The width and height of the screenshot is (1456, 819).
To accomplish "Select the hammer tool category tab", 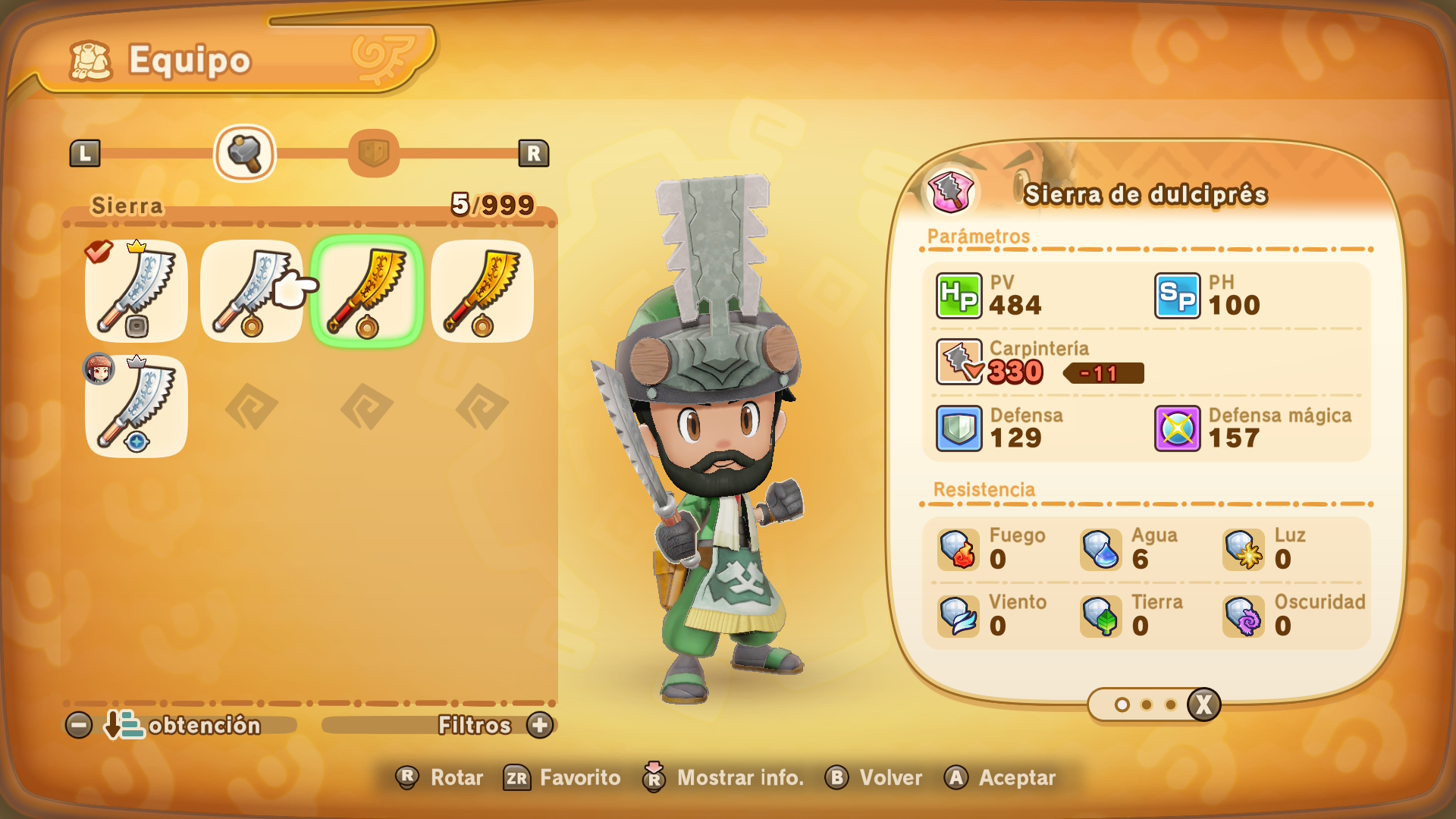I will 244,153.
